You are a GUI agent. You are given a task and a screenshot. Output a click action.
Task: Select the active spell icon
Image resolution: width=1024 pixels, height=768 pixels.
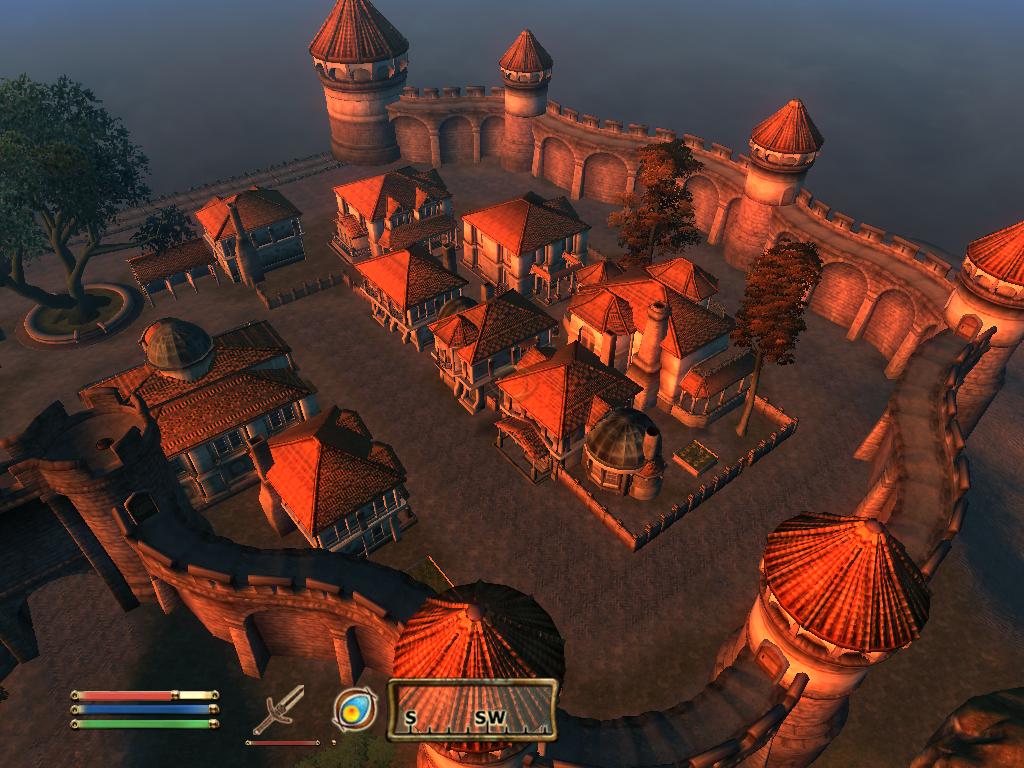[x=354, y=709]
